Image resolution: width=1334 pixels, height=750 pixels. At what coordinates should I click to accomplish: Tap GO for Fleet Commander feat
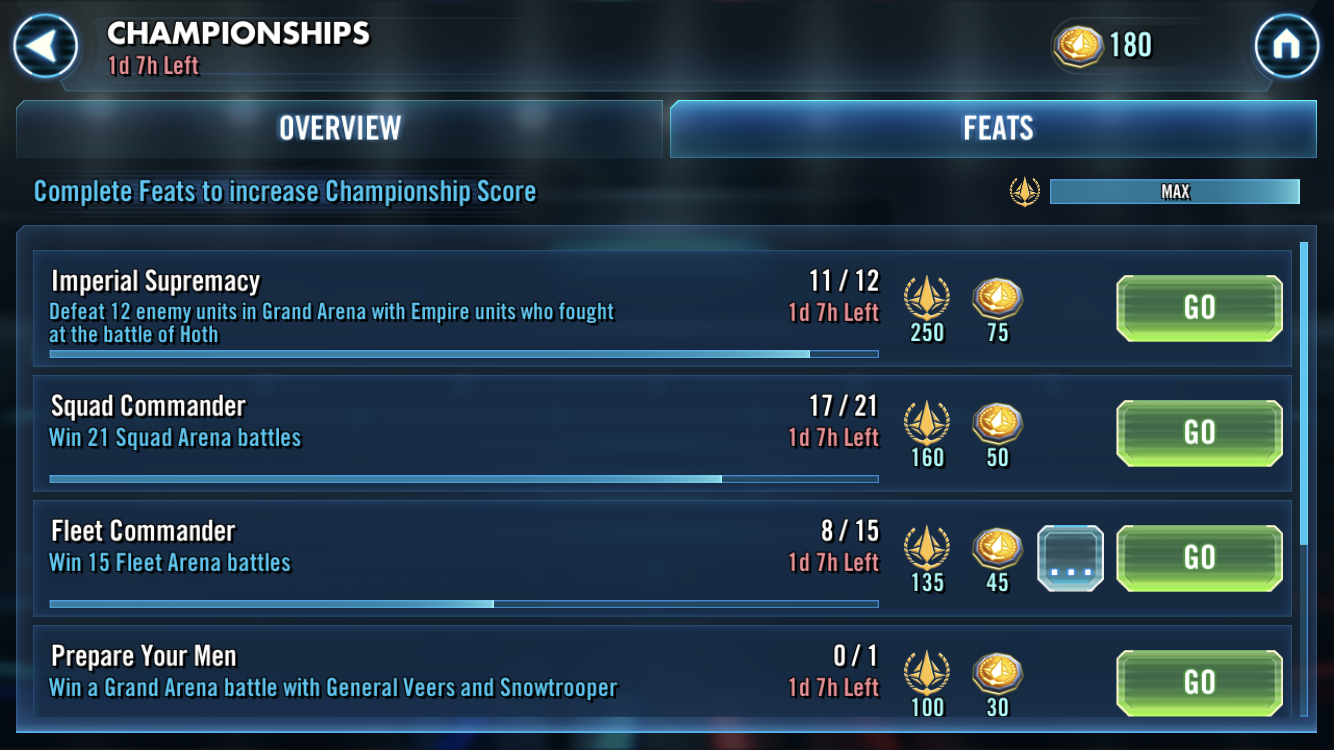(1198, 558)
